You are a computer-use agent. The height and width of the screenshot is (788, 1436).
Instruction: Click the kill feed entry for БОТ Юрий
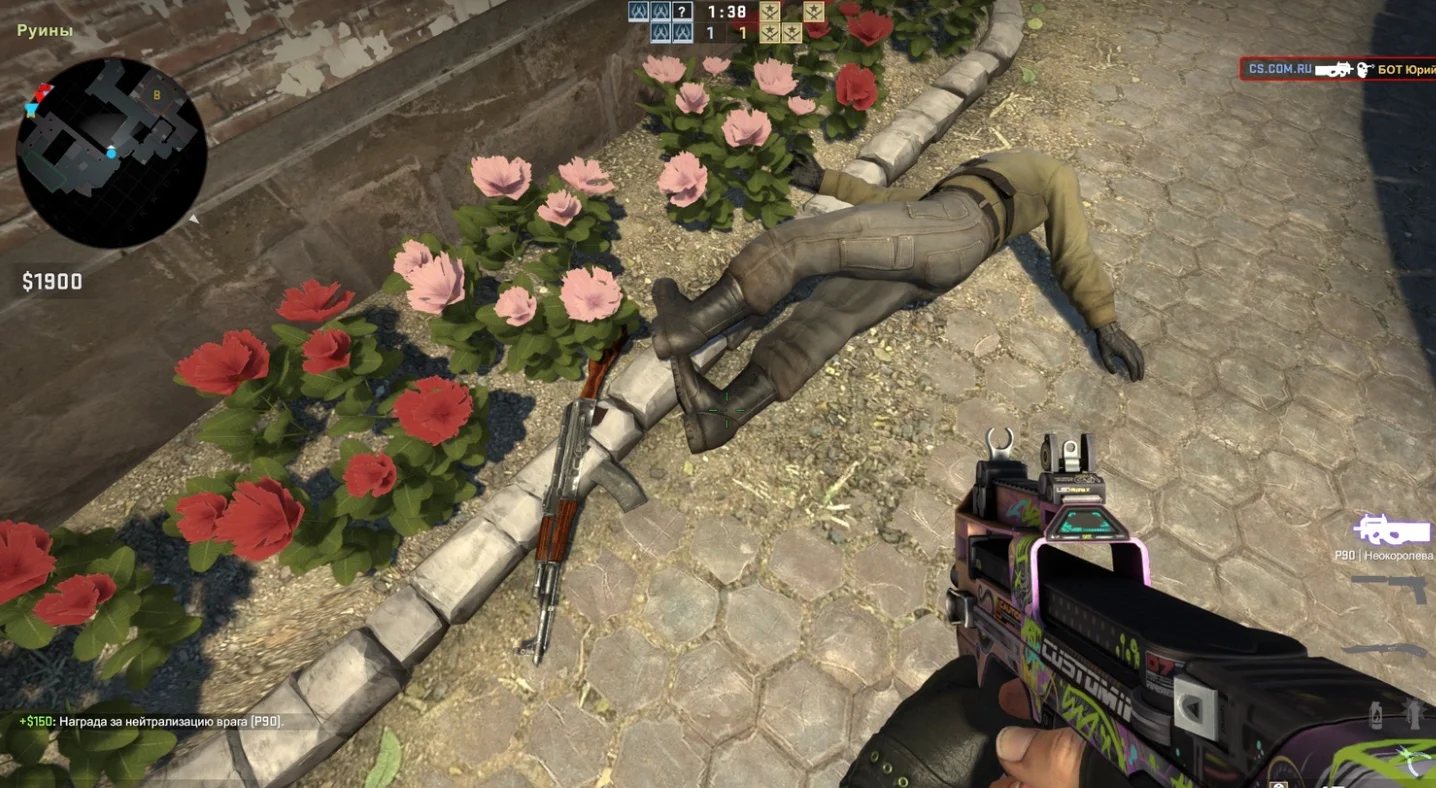point(1338,70)
